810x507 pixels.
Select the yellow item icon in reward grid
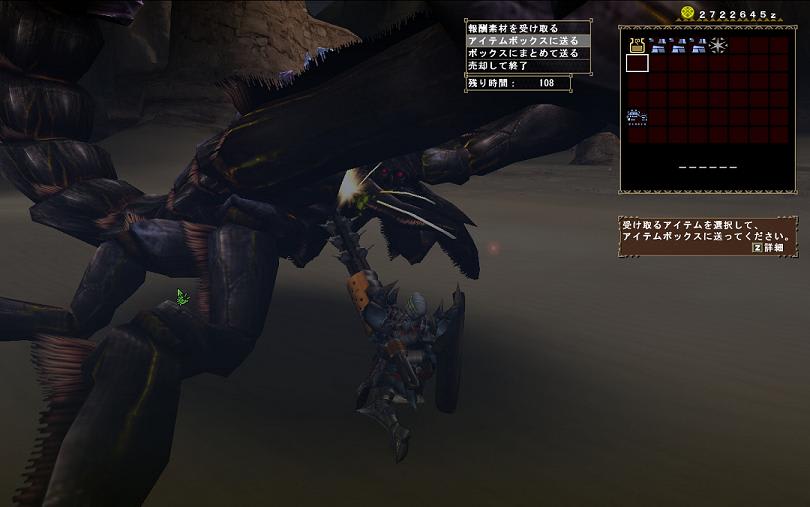637,45
